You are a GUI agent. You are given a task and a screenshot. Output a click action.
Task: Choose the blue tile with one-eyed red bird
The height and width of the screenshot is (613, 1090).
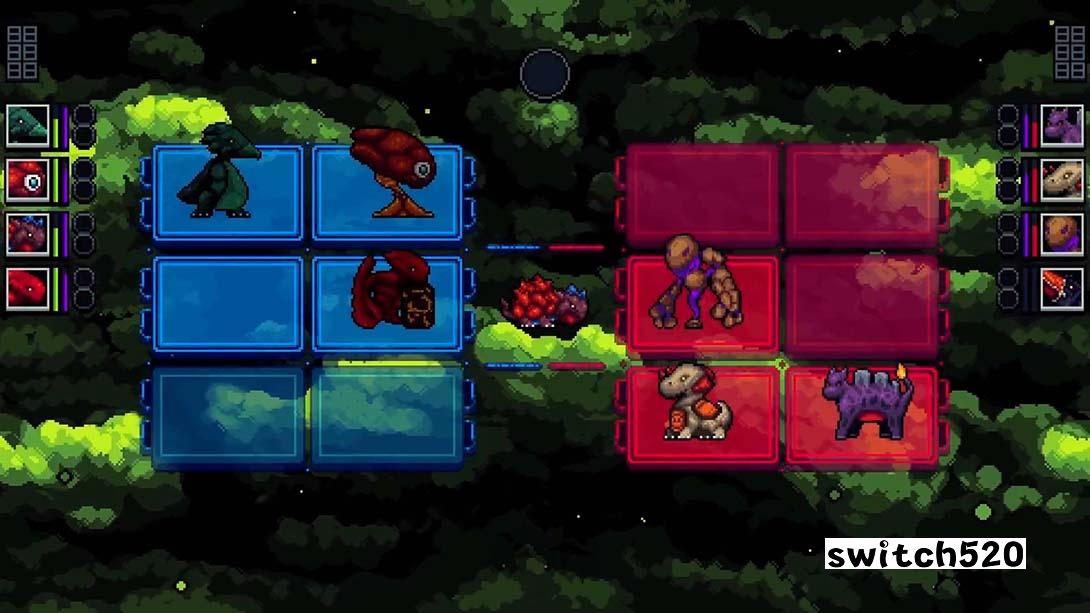tap(388, 192)
